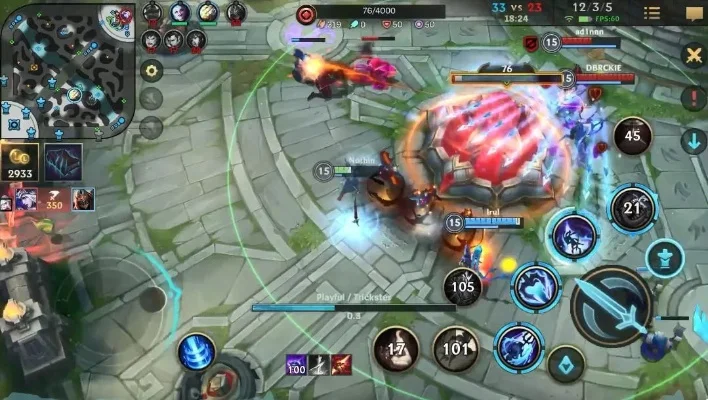Hit the sword basic attack button
This screenshot has height=400, width=708.
[x=611, y=305]
